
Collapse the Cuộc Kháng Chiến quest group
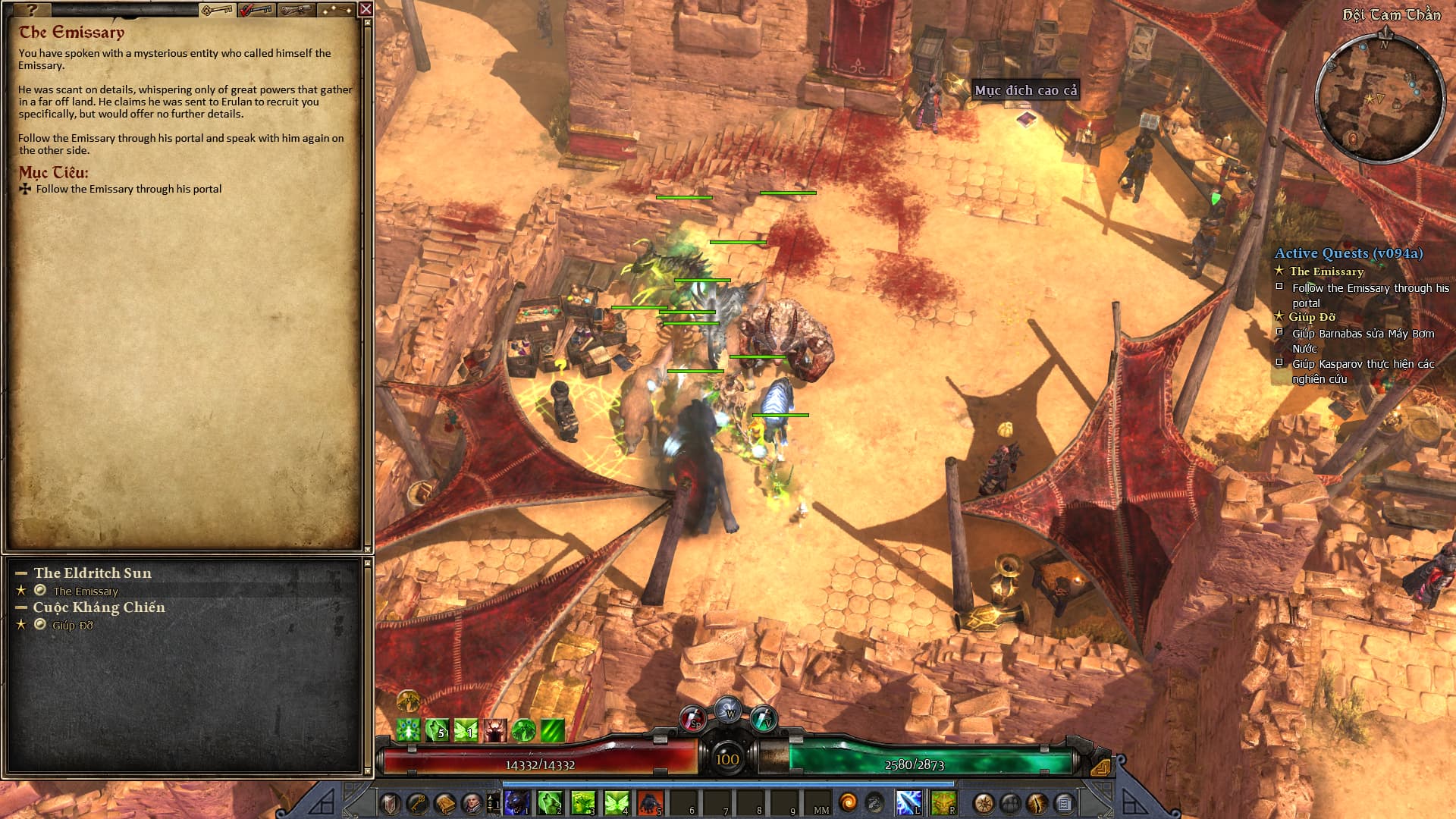pyautogui.click(x=21, y=607)
